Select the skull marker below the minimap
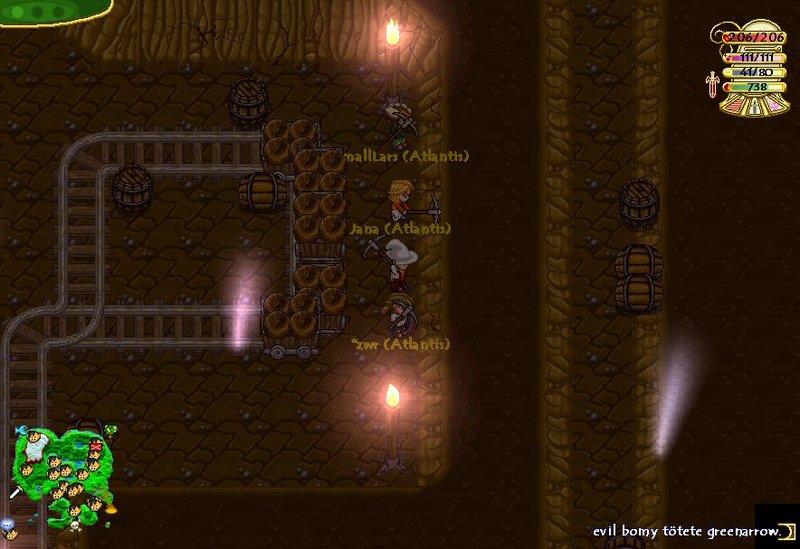The height and width of the screenshot is (549, 800). tap(74, 524)
